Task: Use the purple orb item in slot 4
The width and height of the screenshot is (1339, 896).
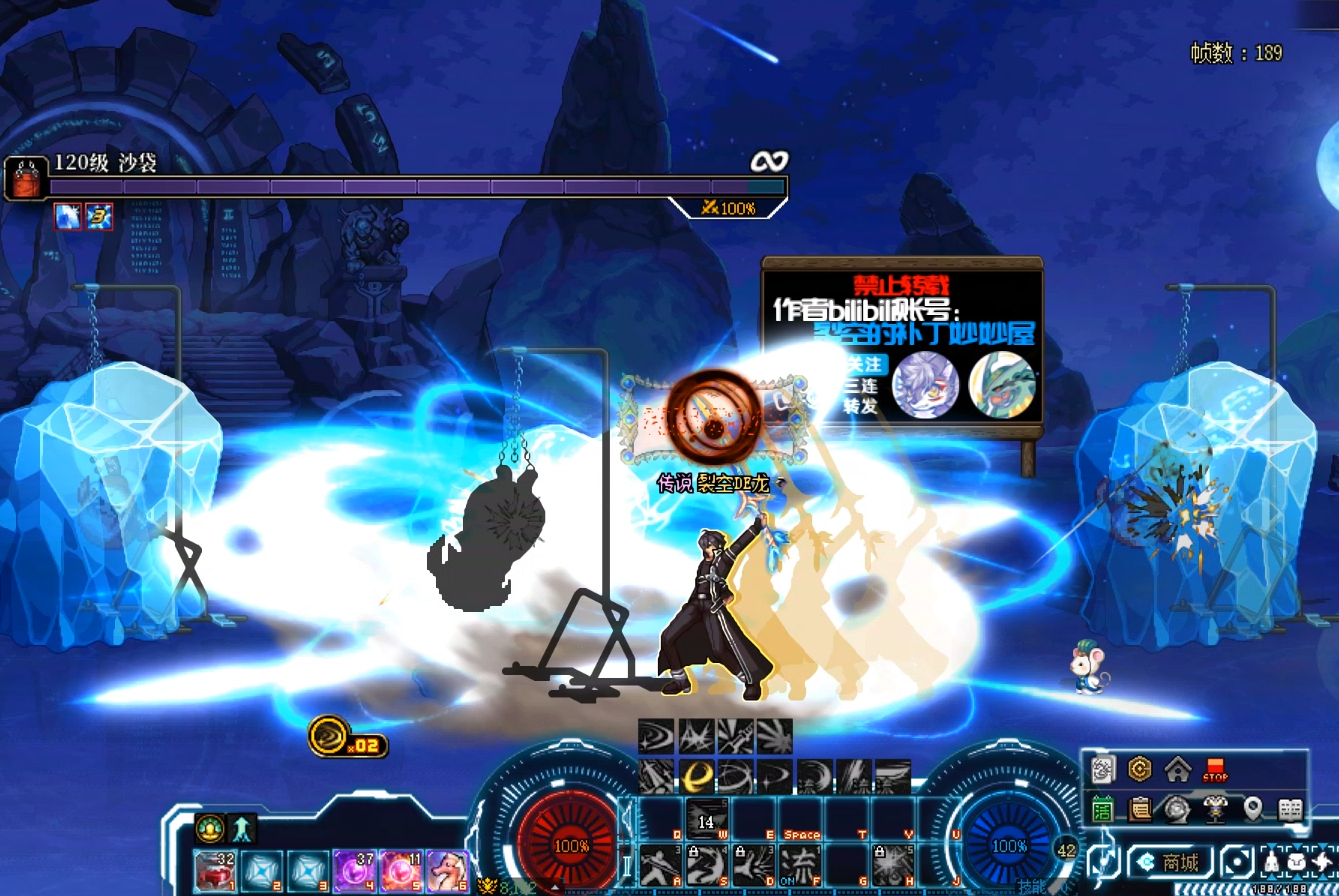Action: pos(353,870)
